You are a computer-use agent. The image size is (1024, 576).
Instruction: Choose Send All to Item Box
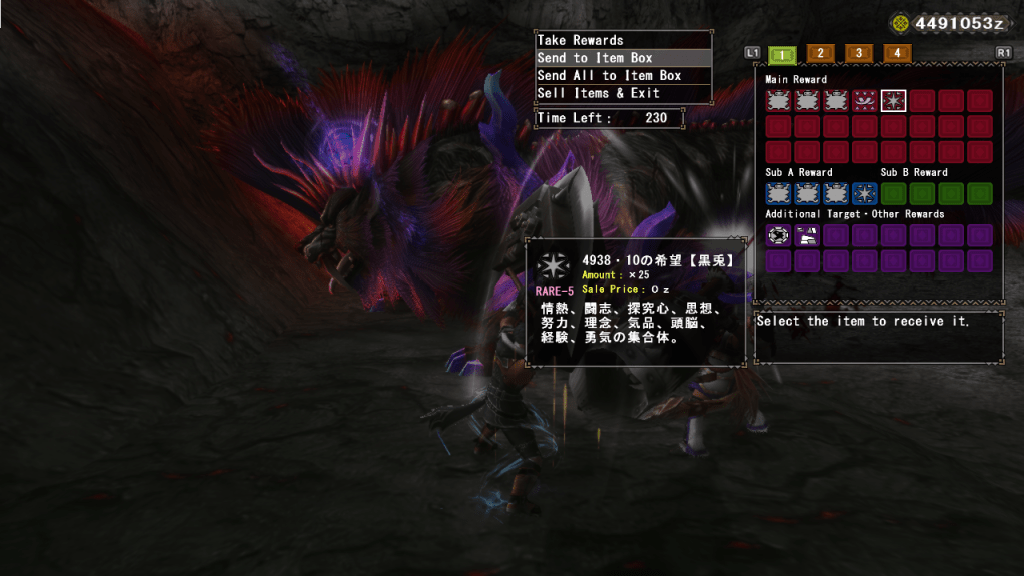point(623,76)
